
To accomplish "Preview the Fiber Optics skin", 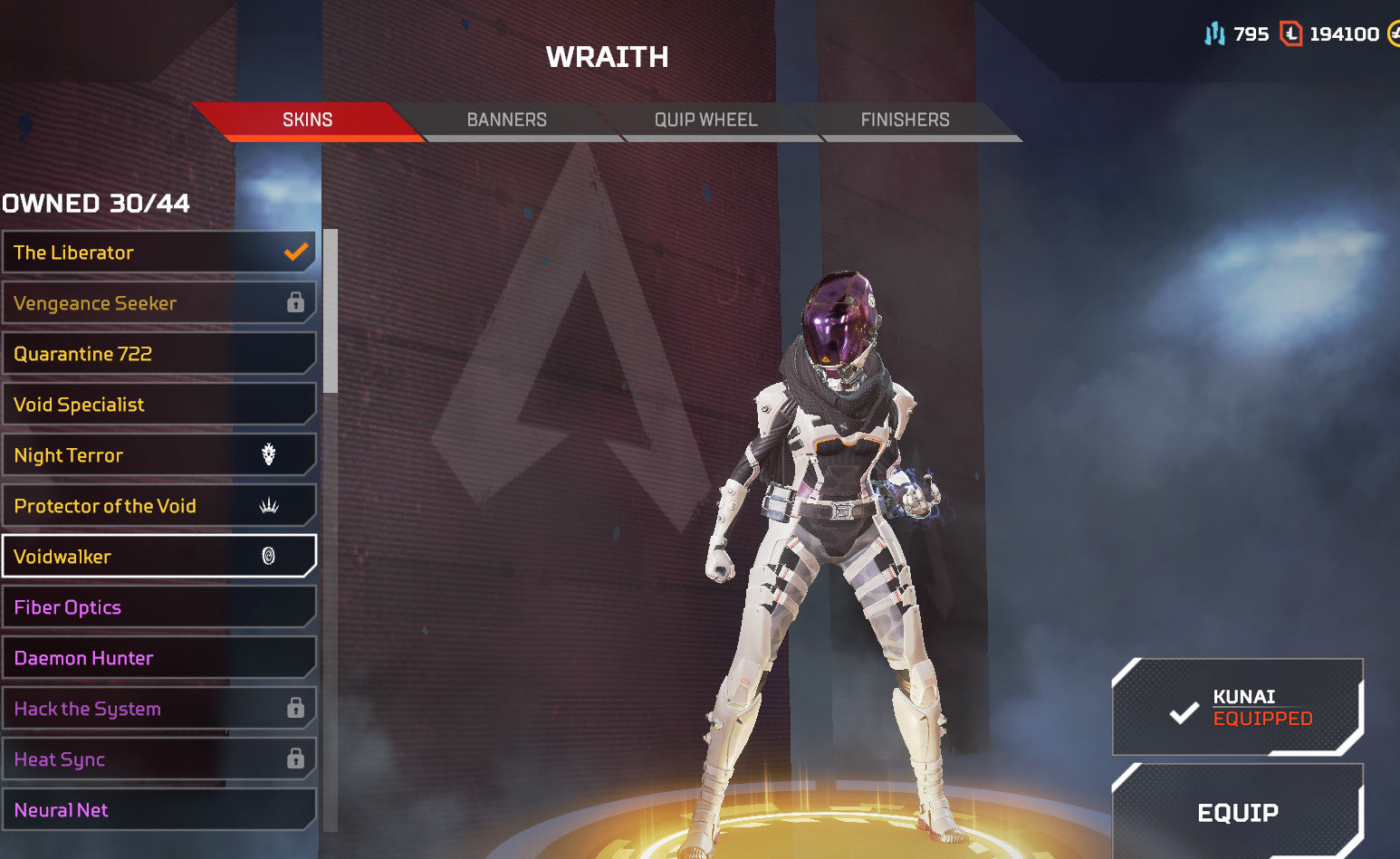I will pyautogui.click(x=158, y=607).
